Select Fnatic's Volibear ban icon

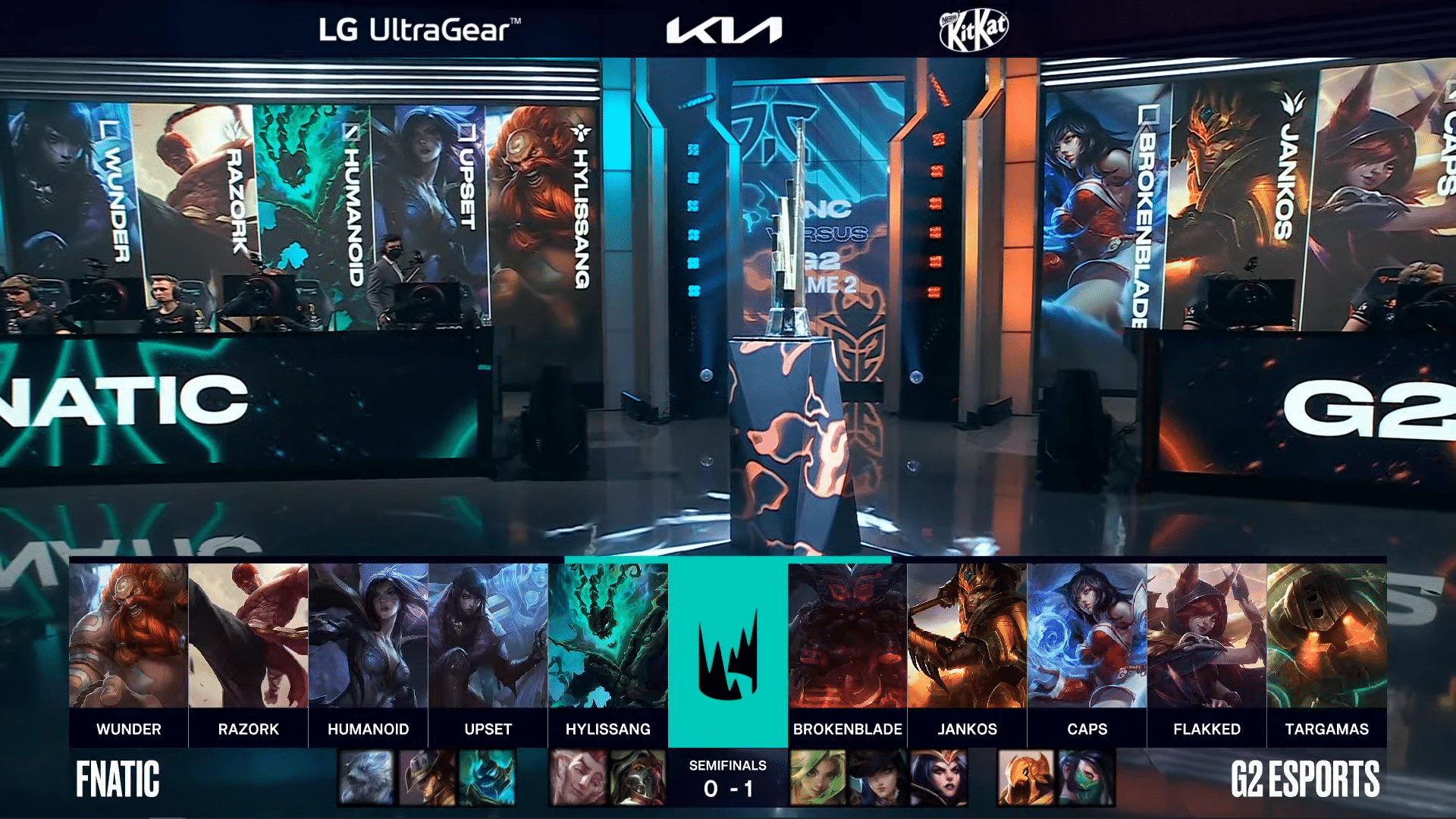coord(366,778)
